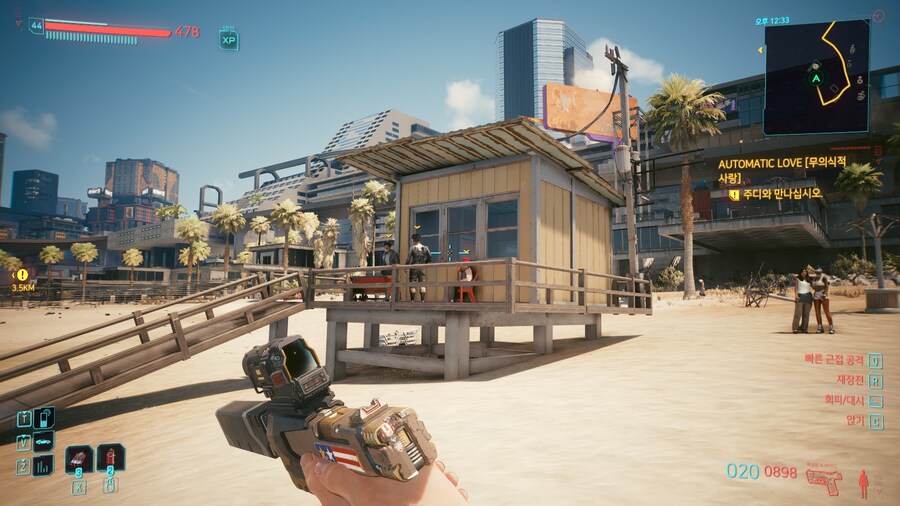
Task: Click the XP indicator badge
Action: (229, 40)
